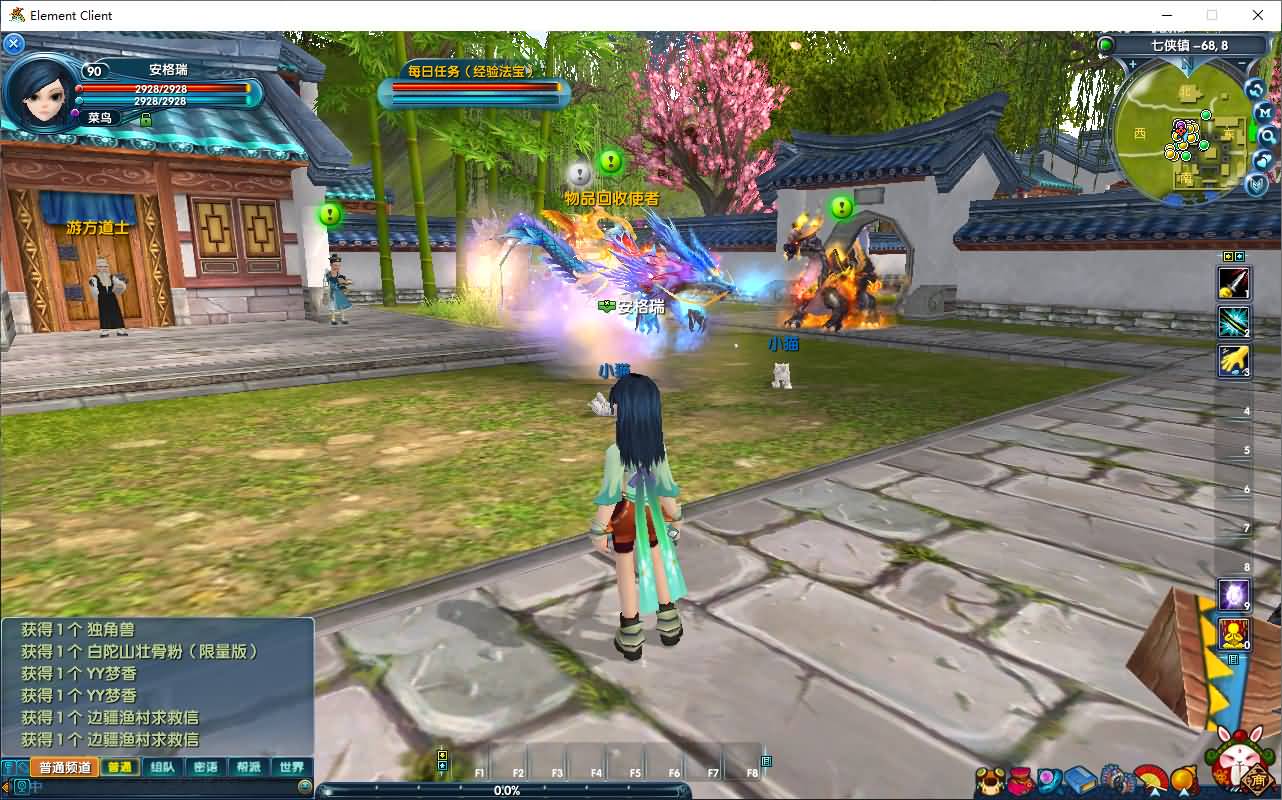Close the Element Client window
The height and width of the screenshot is (800, 1282).
point(1258,15)
